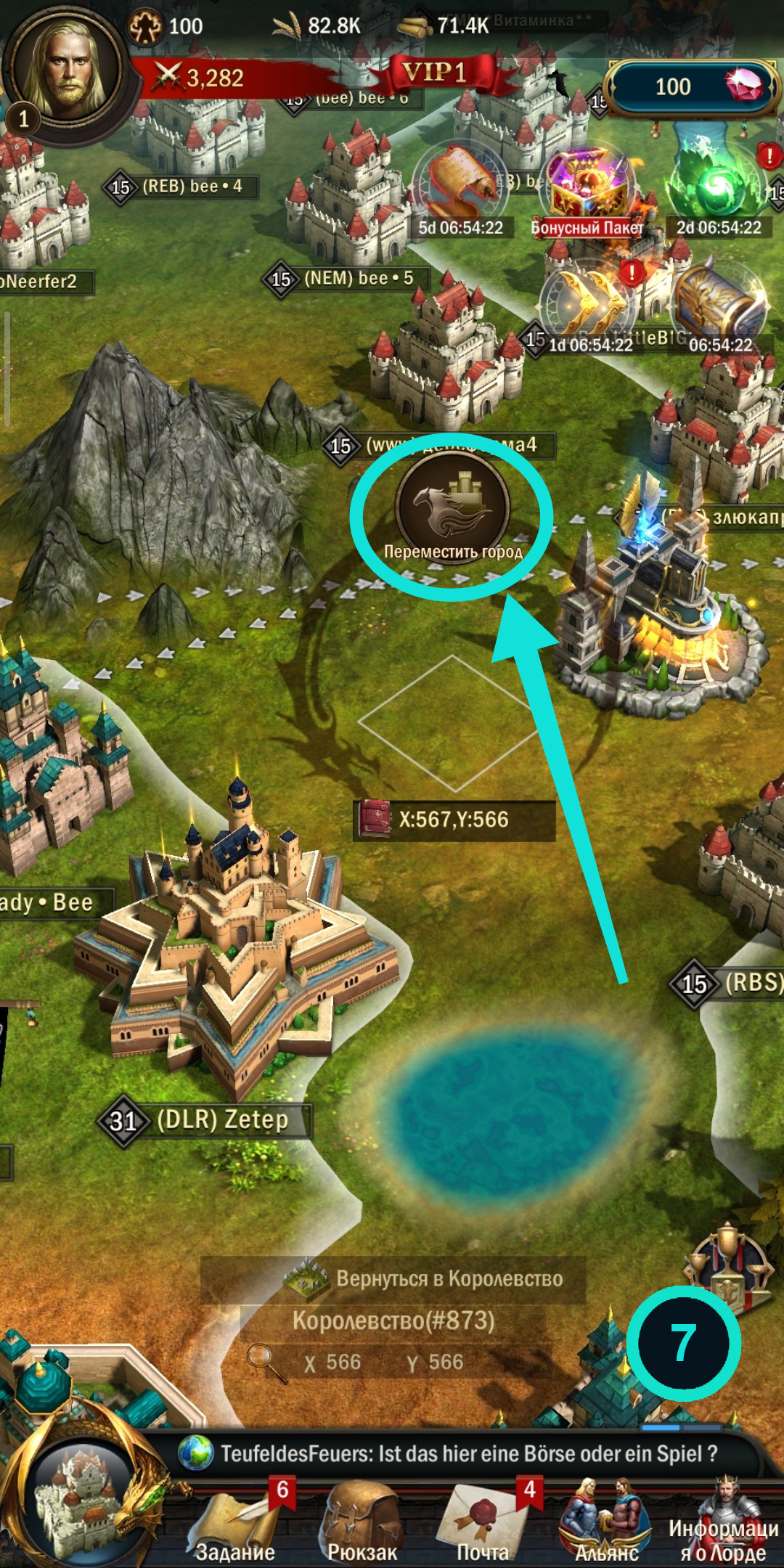Open the world chat message bar

pos(465,1454)
